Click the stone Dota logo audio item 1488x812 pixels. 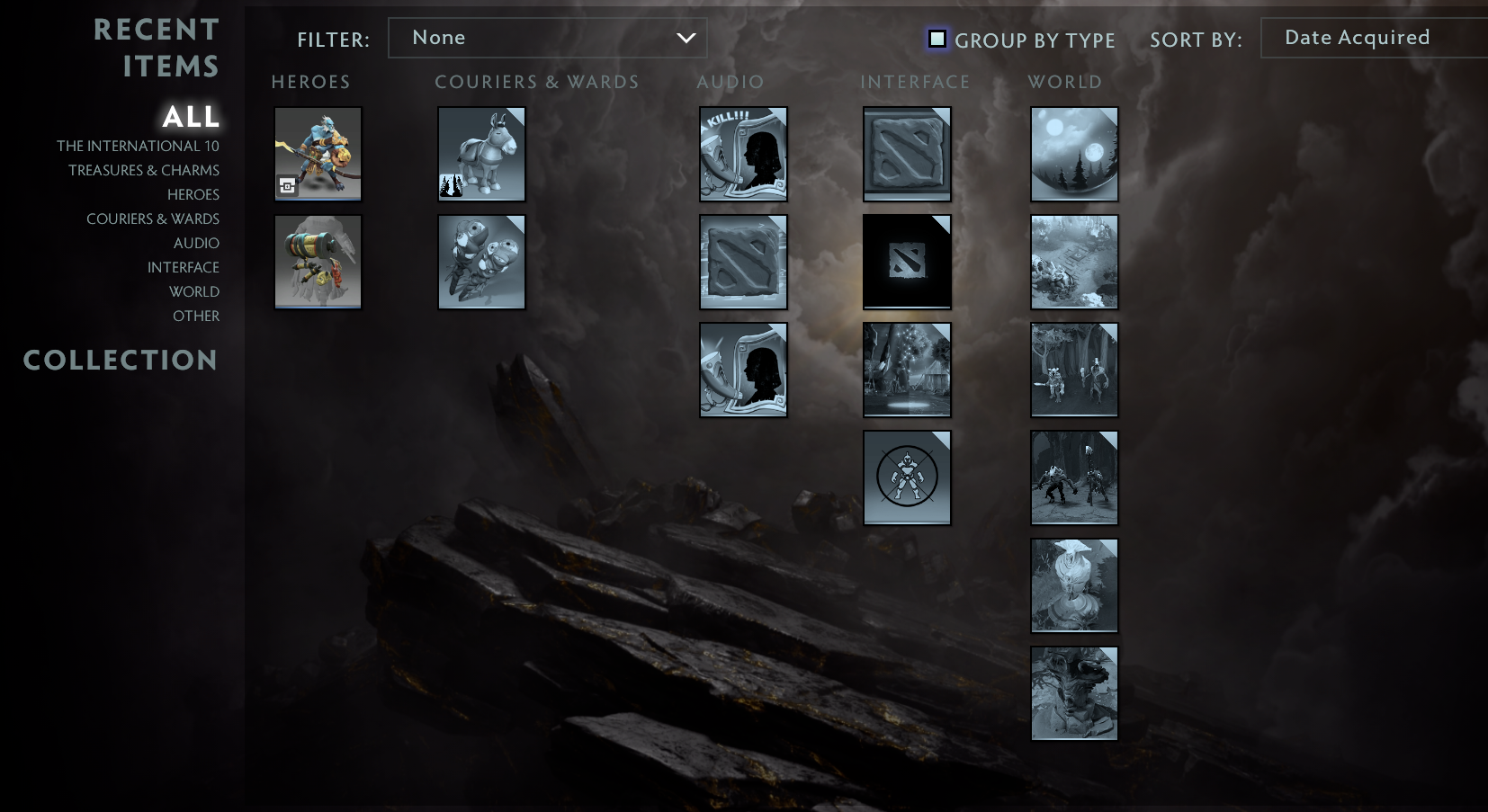pos(743,262)
